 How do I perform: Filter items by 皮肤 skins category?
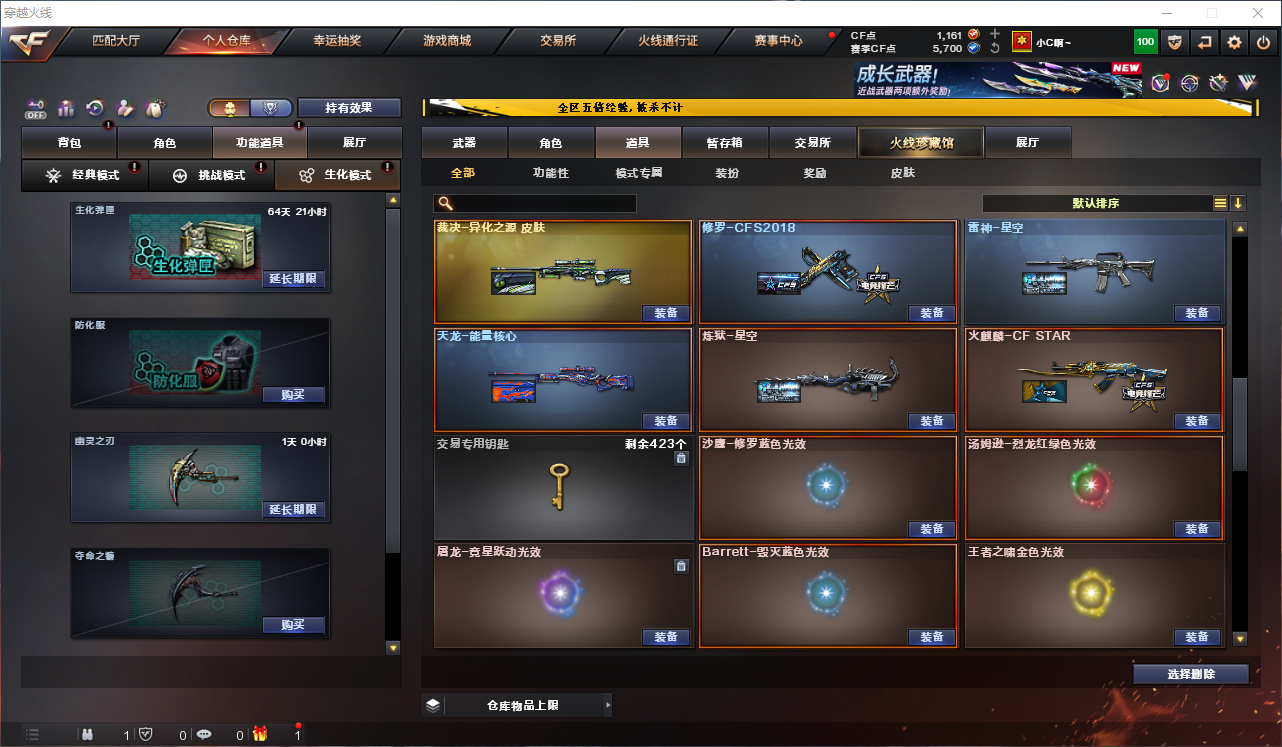[902, 173]
